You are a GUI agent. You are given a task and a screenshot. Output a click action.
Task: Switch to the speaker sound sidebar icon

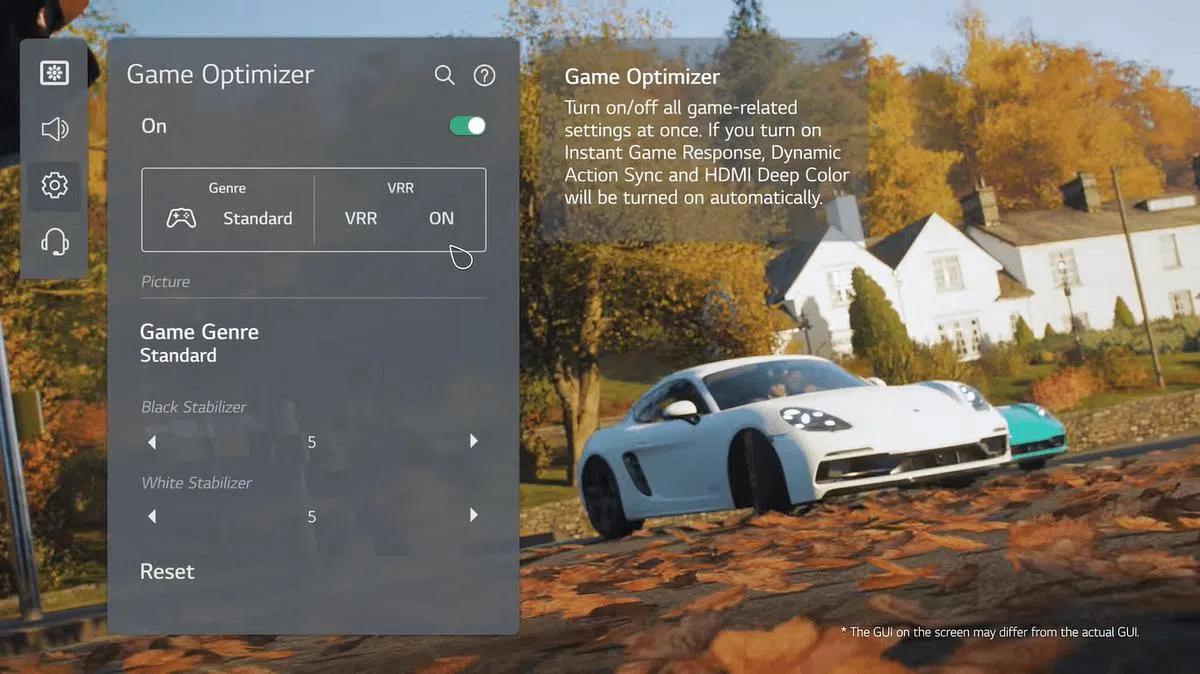(x=54, y=129)
